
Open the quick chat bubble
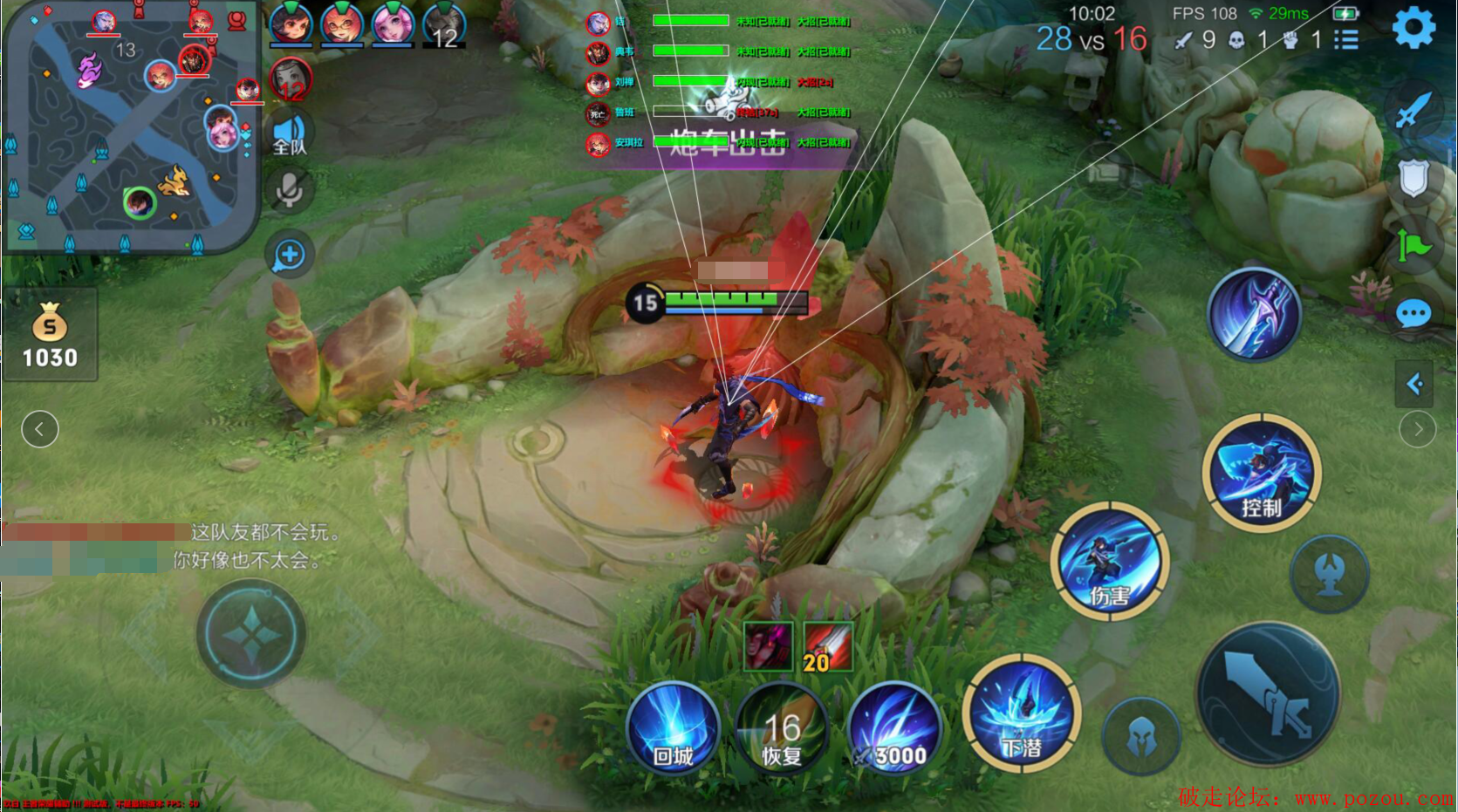pos(1414,313)
